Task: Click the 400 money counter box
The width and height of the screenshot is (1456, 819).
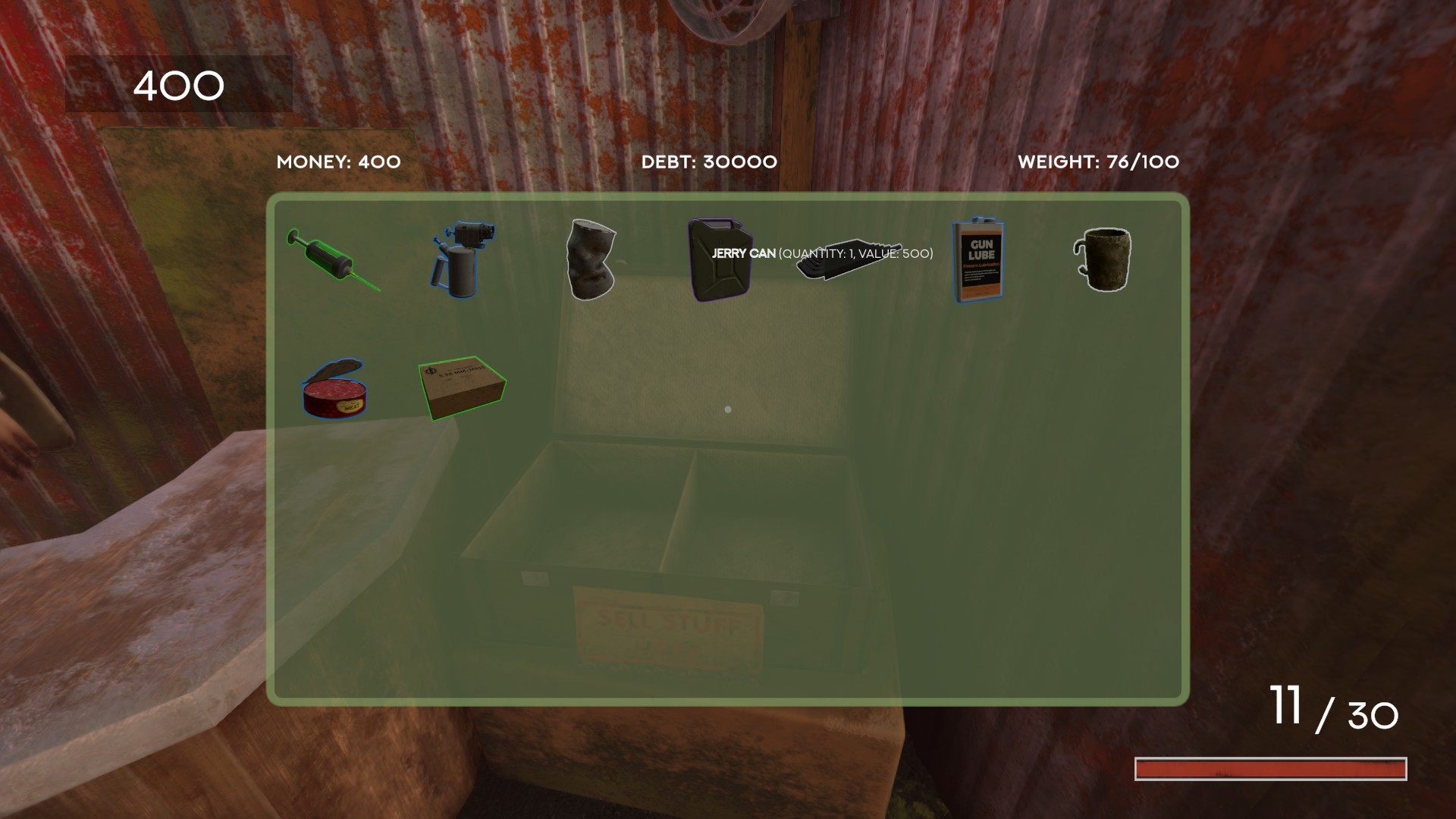Action: point(179,85)
